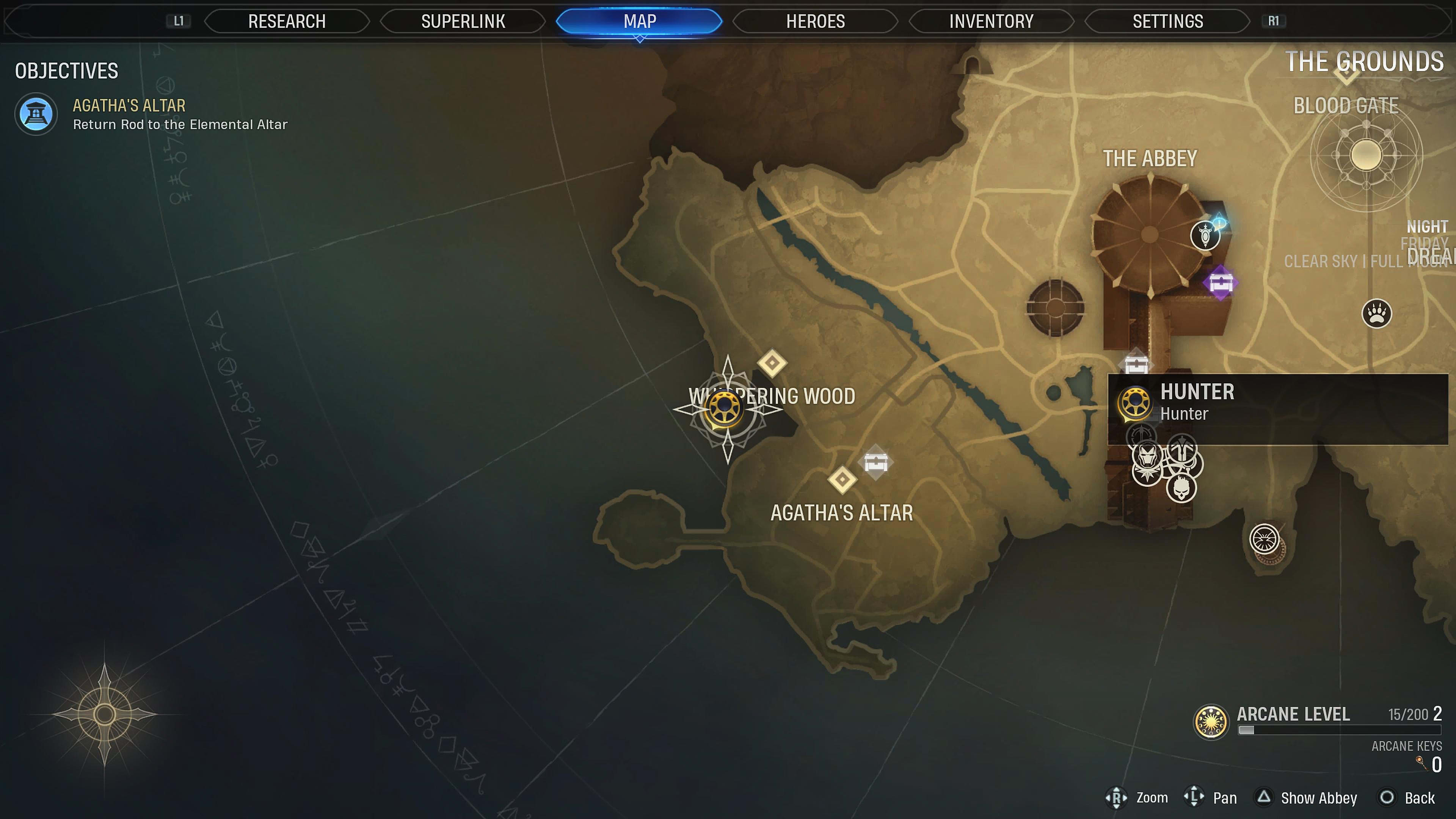Click the white chest icon near Agatha's Altar
This screenshot has width=1456, height=819.
(875, 462)
